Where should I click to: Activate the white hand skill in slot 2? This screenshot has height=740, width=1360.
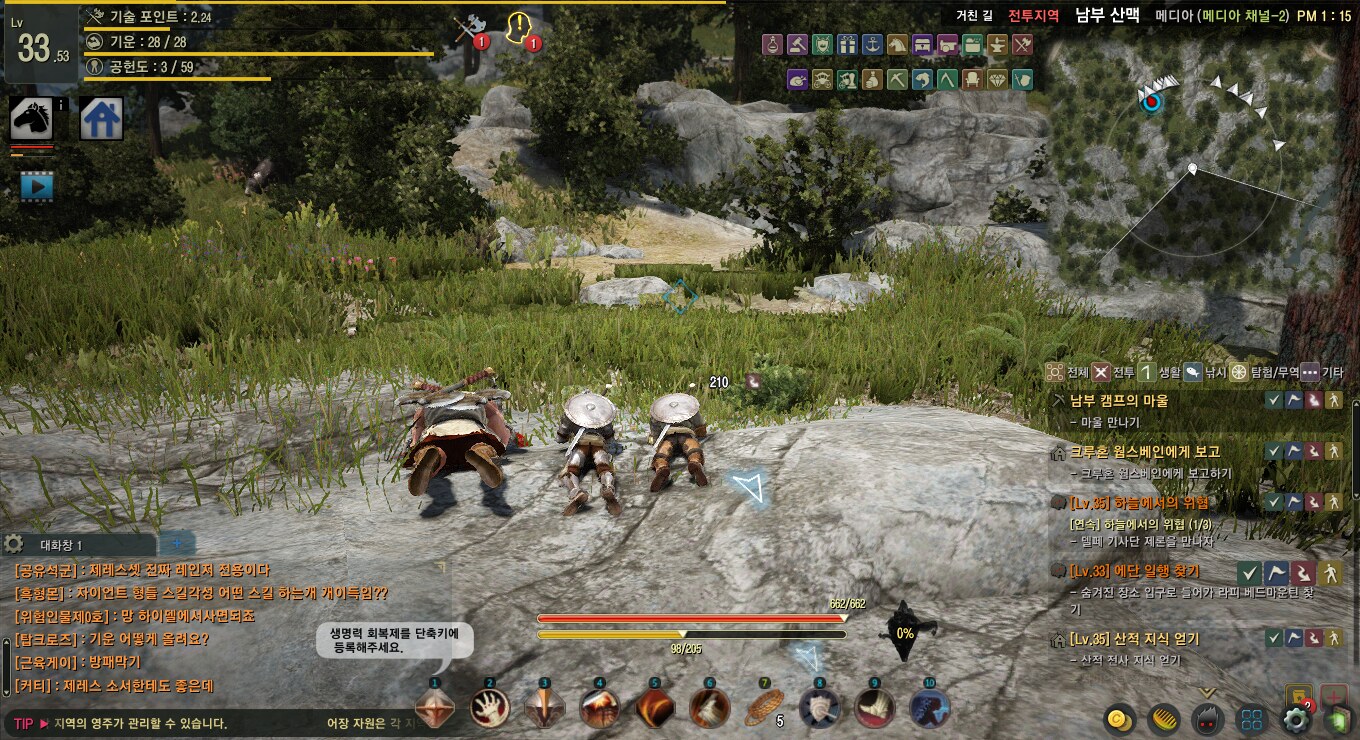click(490, 707)
